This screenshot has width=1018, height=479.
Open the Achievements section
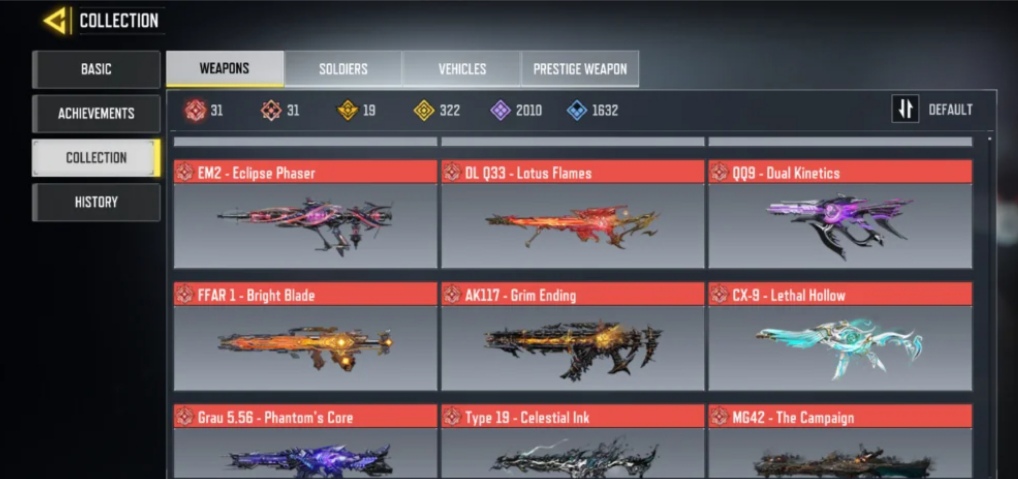click(x=96, y=113)
